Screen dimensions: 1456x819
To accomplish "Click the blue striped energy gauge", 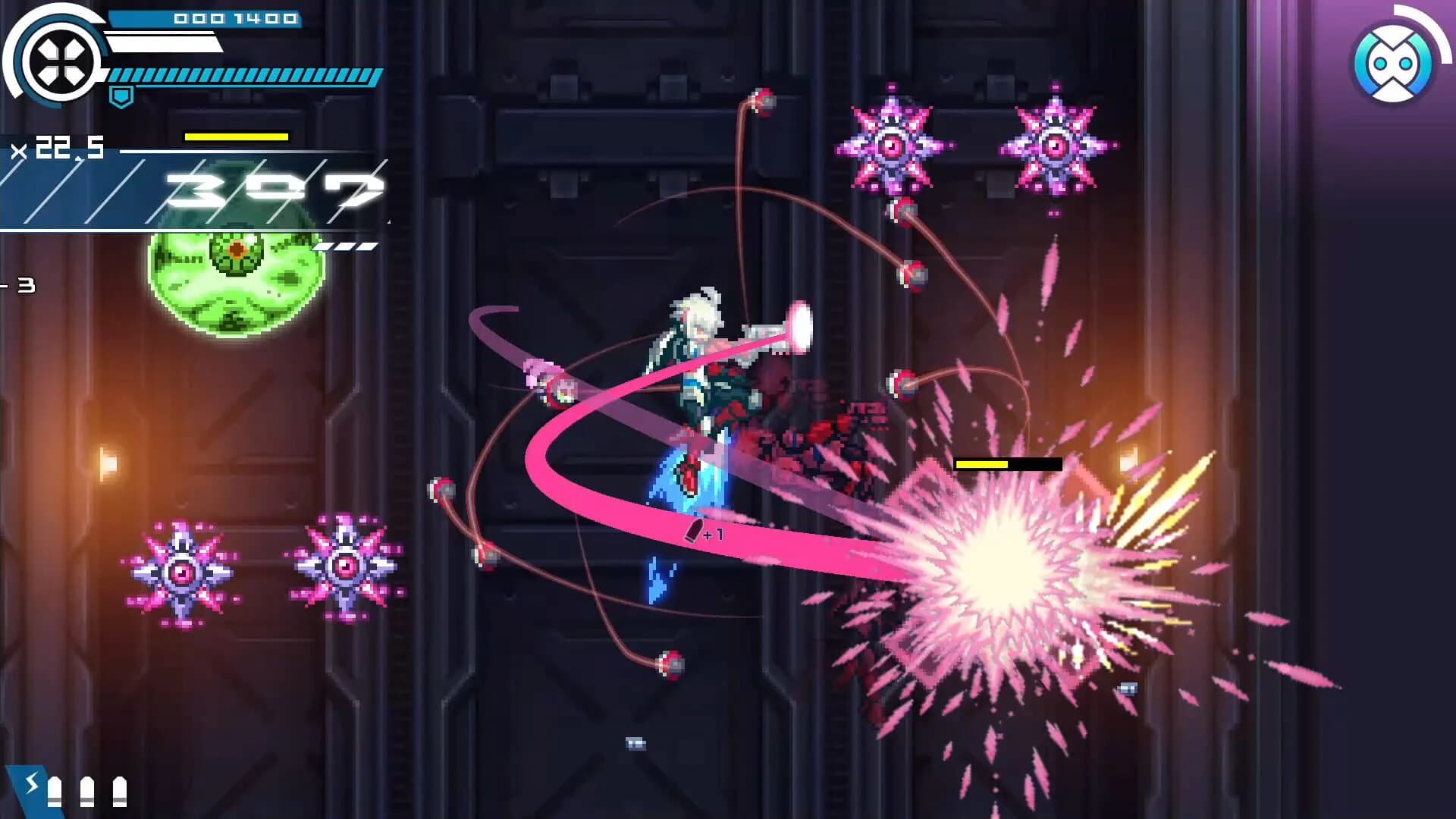I will (x=243, y=77).
